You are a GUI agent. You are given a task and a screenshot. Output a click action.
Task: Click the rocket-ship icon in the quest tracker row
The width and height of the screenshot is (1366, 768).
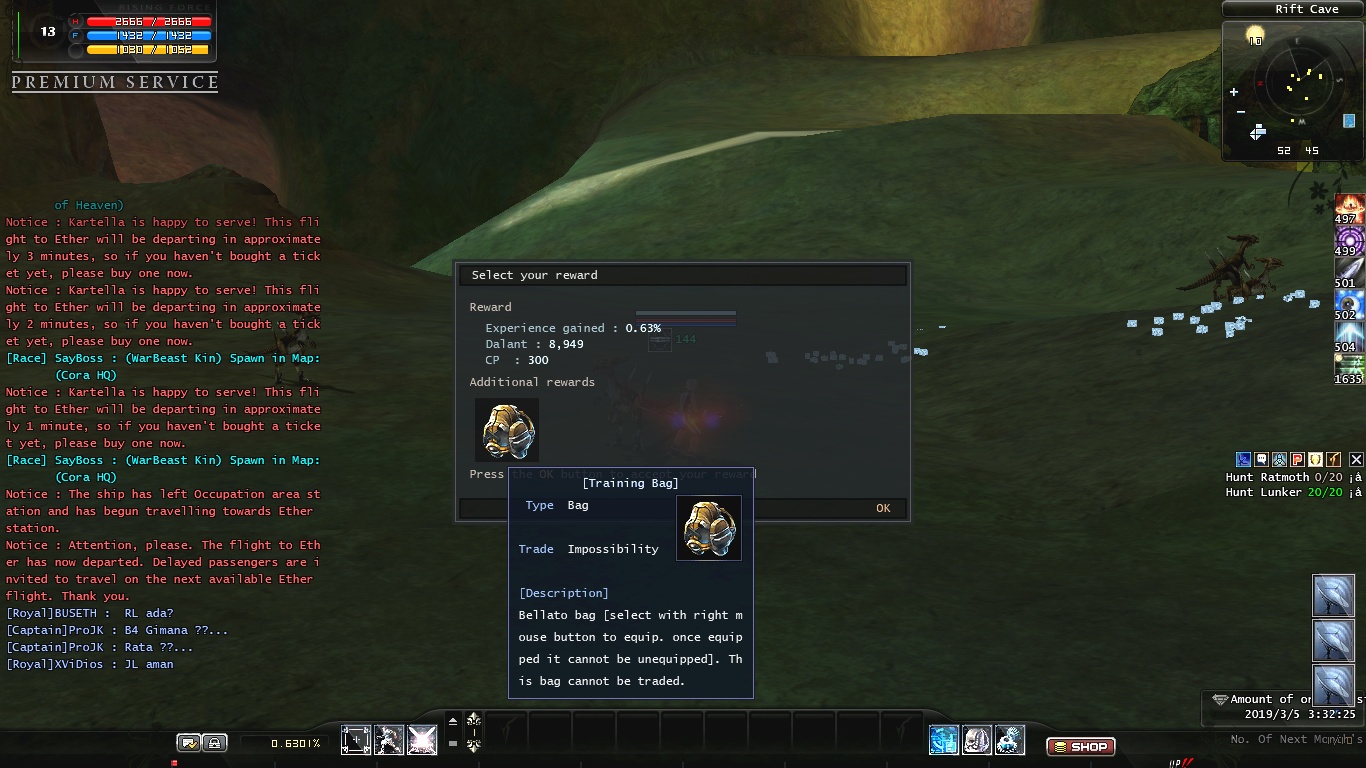point(1278,459)
